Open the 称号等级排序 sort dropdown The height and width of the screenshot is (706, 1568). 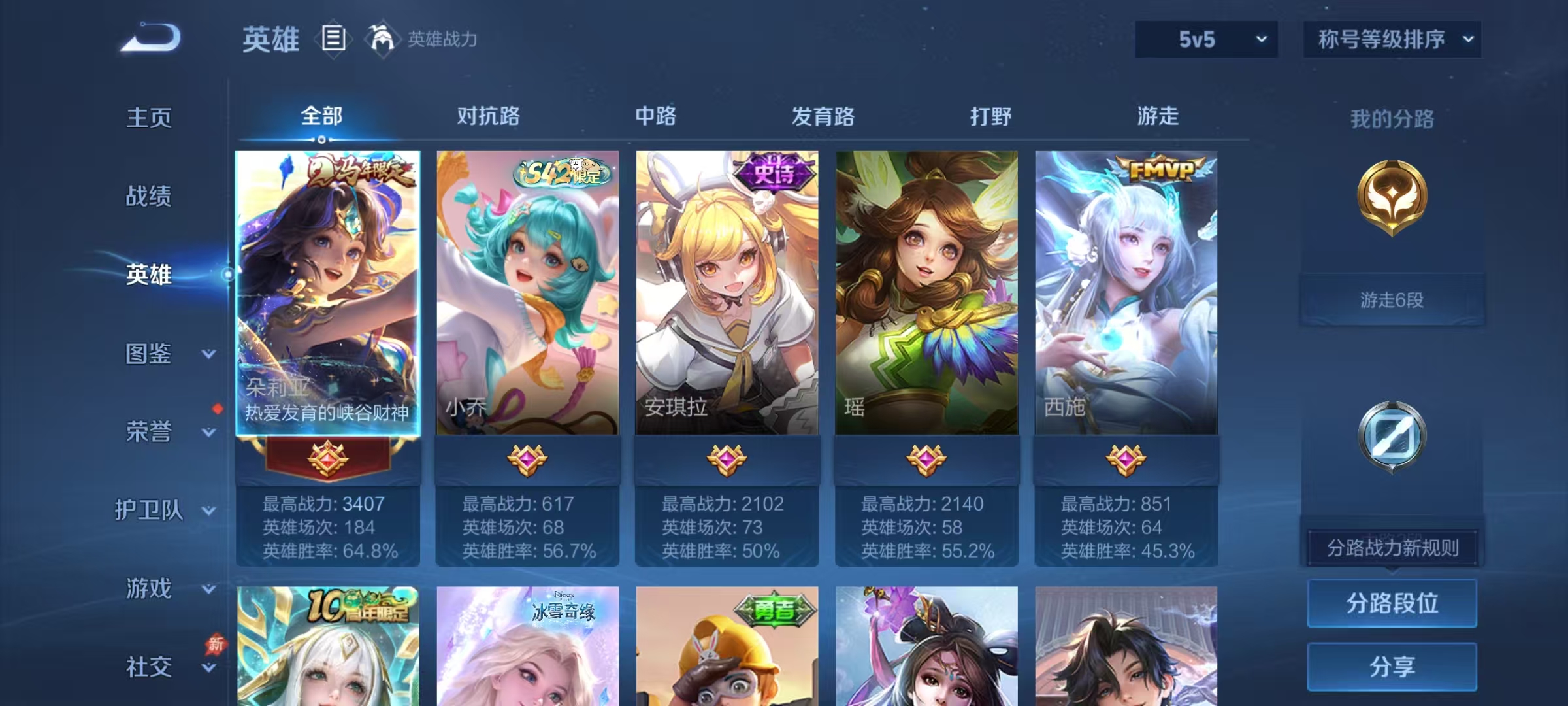point(1392,39)
